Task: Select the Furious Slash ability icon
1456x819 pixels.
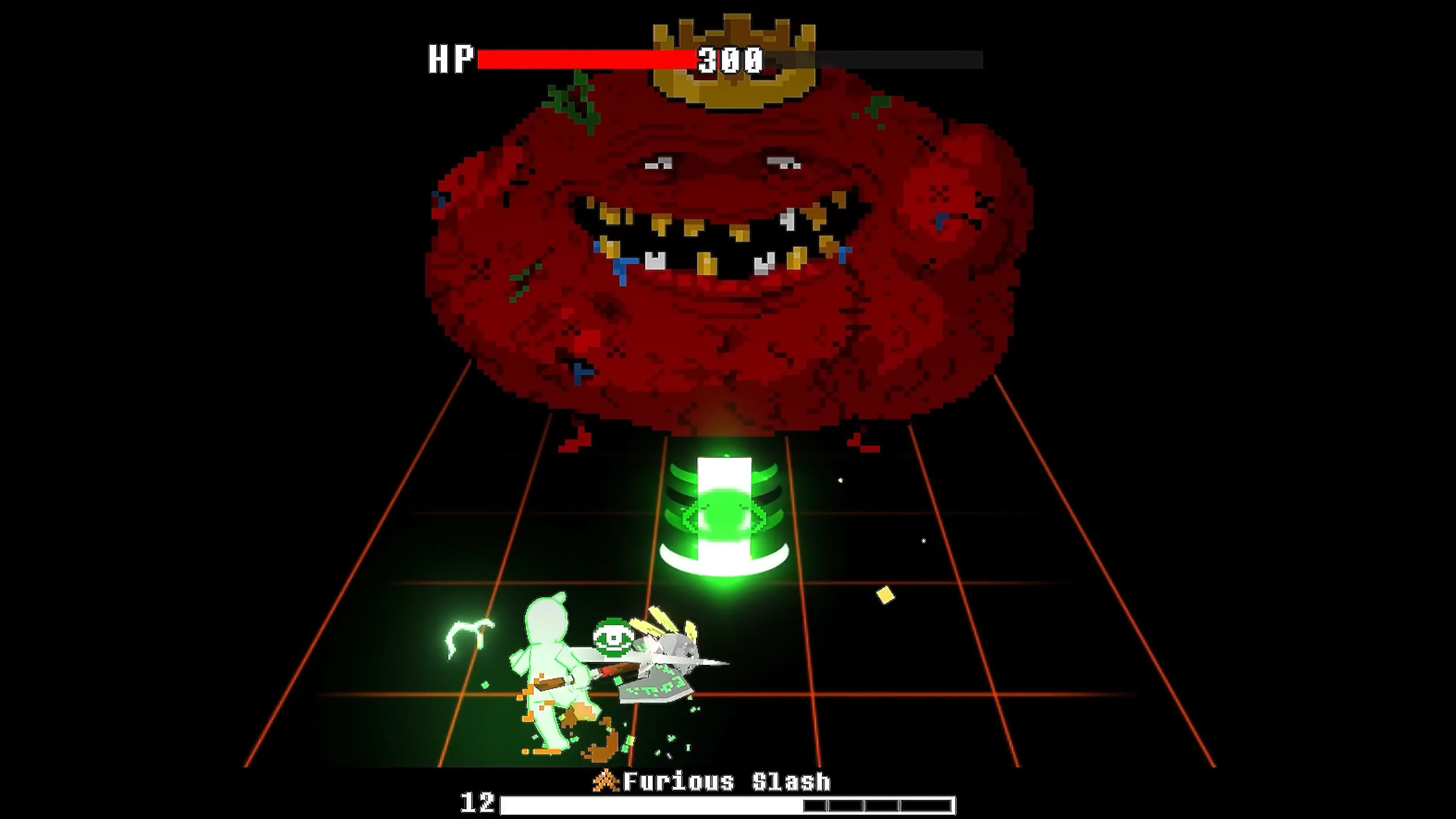Action: tap(606, 781)
